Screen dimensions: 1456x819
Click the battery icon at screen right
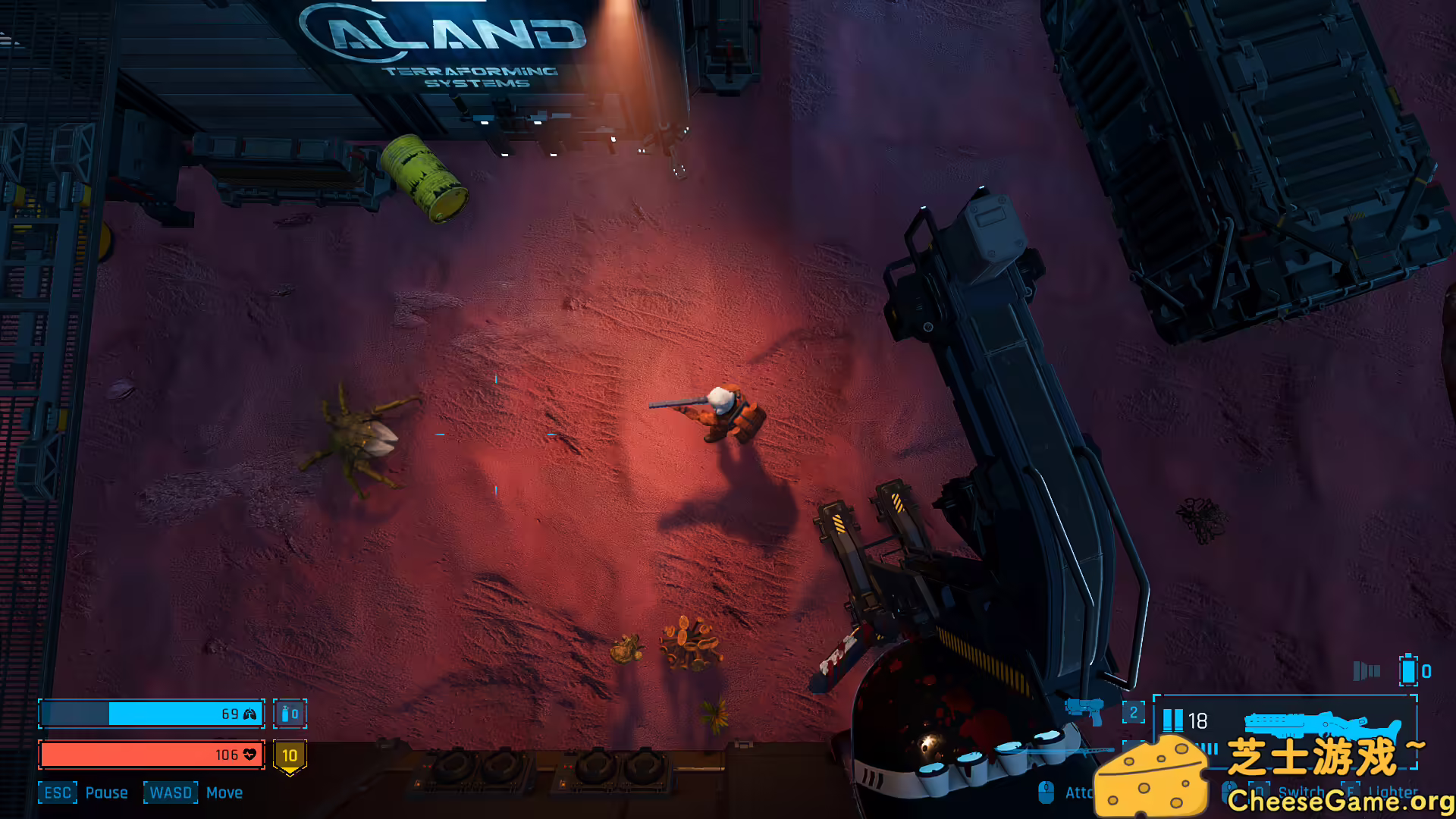pos(1407,670)
